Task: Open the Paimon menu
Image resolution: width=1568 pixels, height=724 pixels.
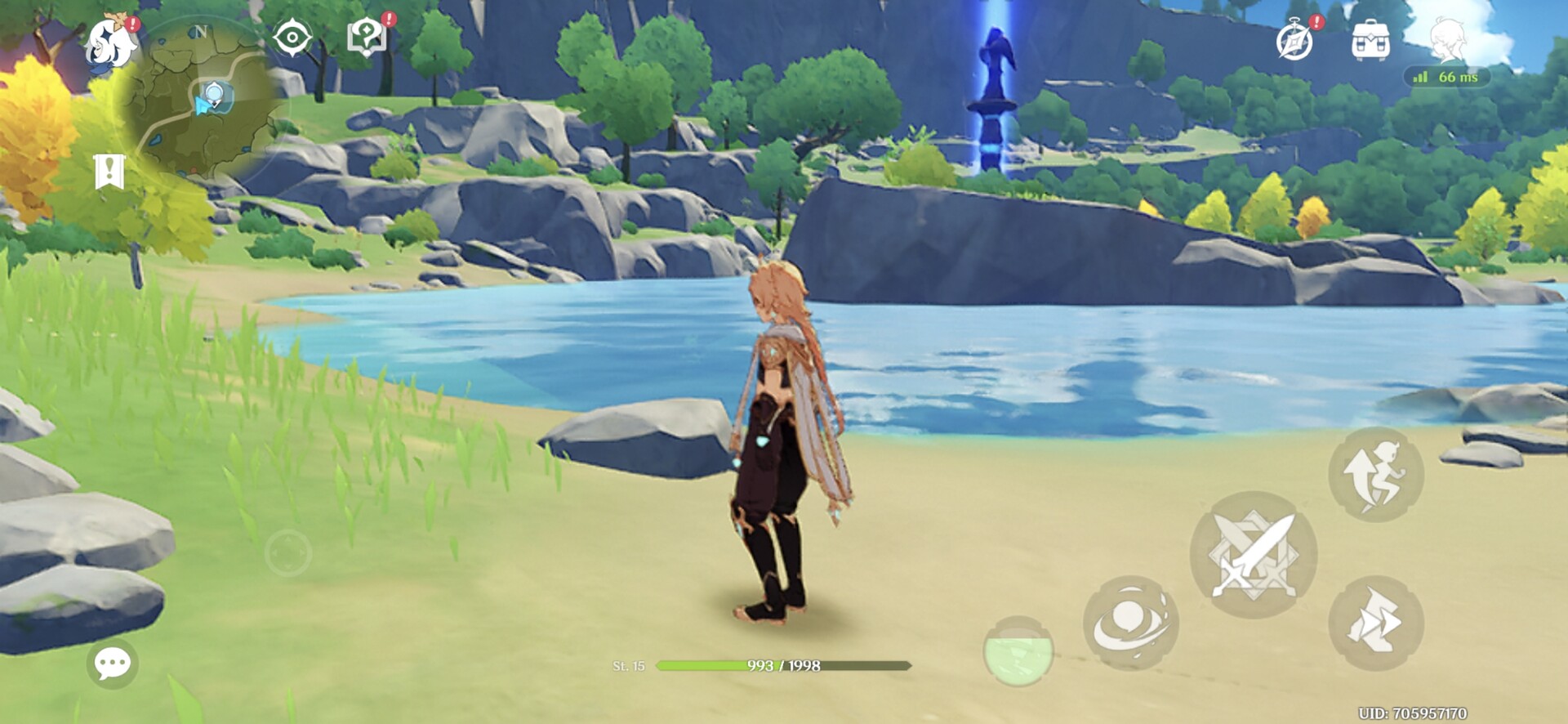Action: [x=112, y=42]
